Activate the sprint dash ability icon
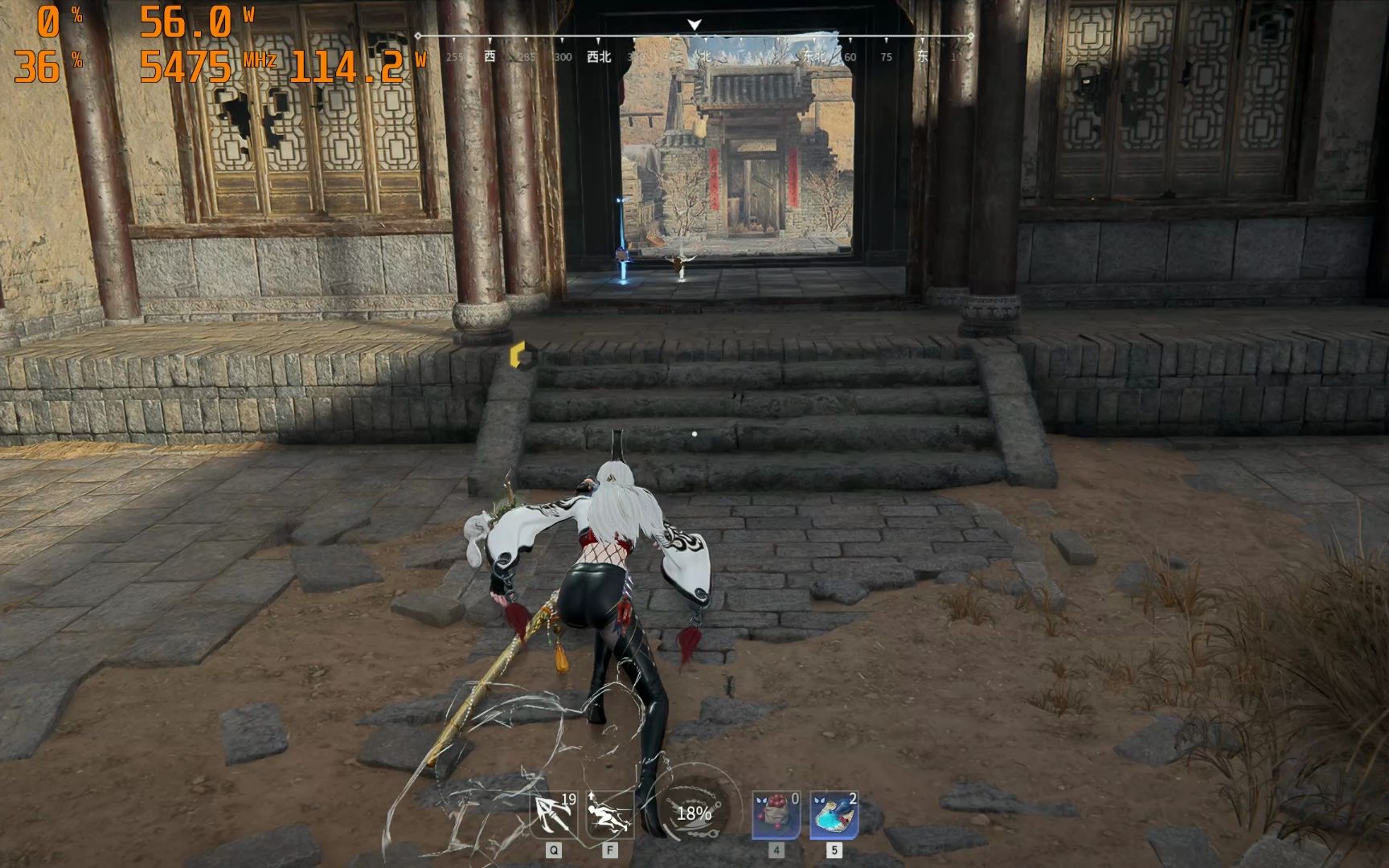This screenshot has height=868, width=1389. [x=608, y=814]
